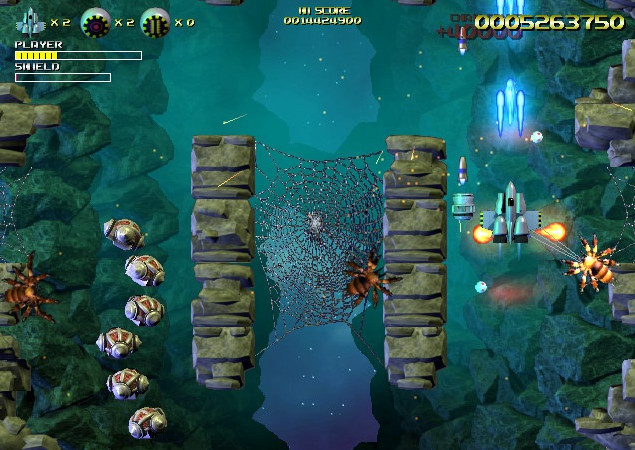Select the bomb icon with vertical bars
The image size is (635, 450).
155,20
